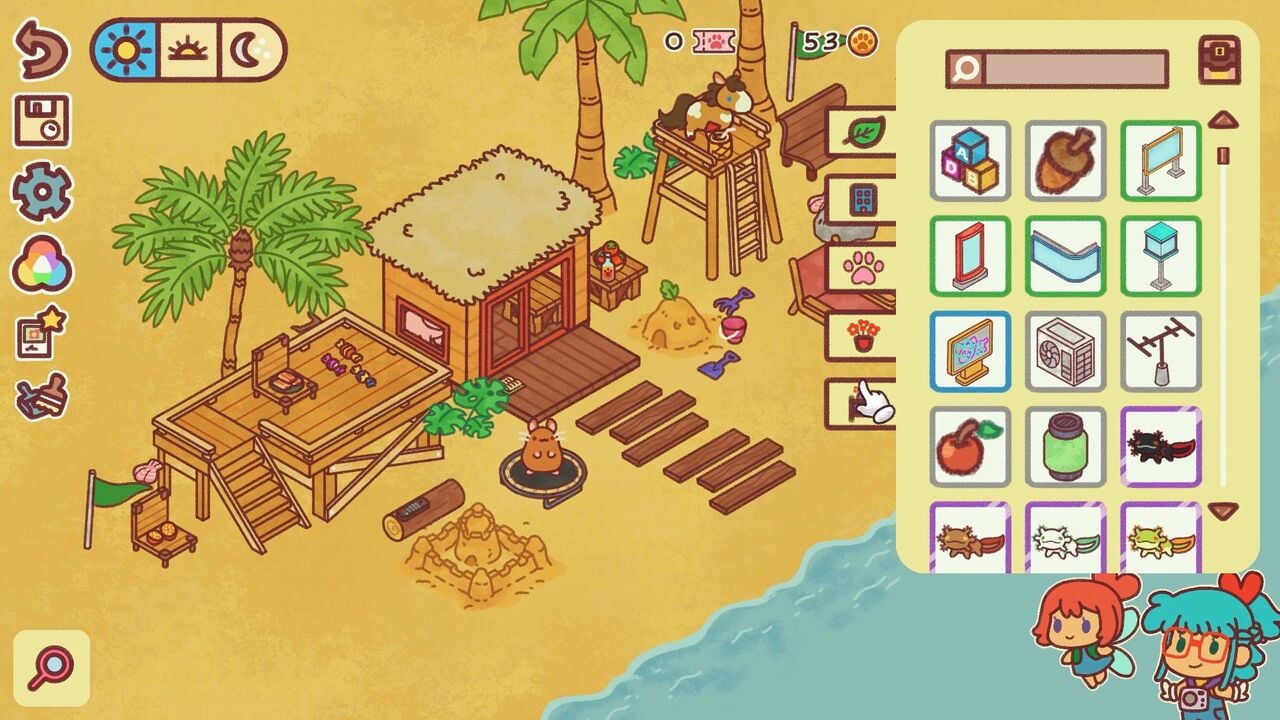Open the treasure chest storage button
The width and height of the screenshot is (1280, 720).
(x=1219, y=60)
